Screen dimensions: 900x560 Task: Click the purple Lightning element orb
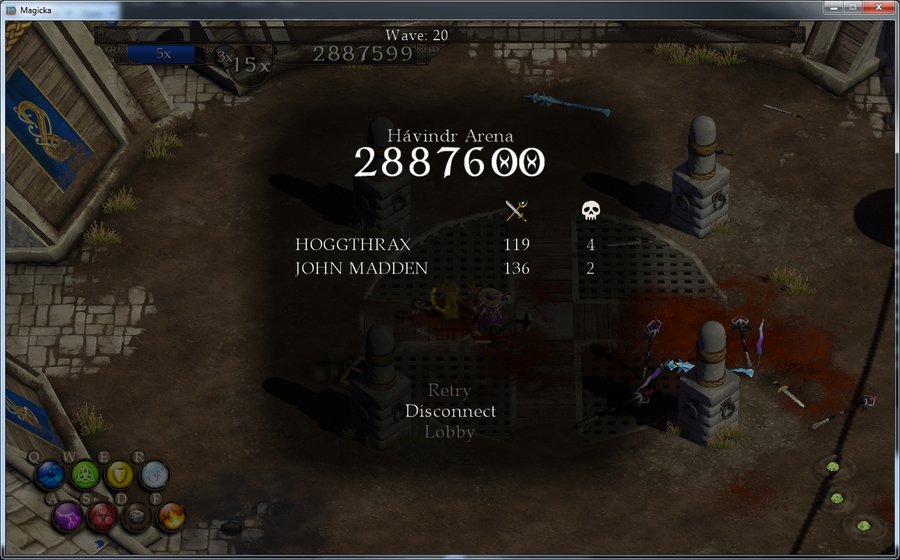tap(68, 515)
